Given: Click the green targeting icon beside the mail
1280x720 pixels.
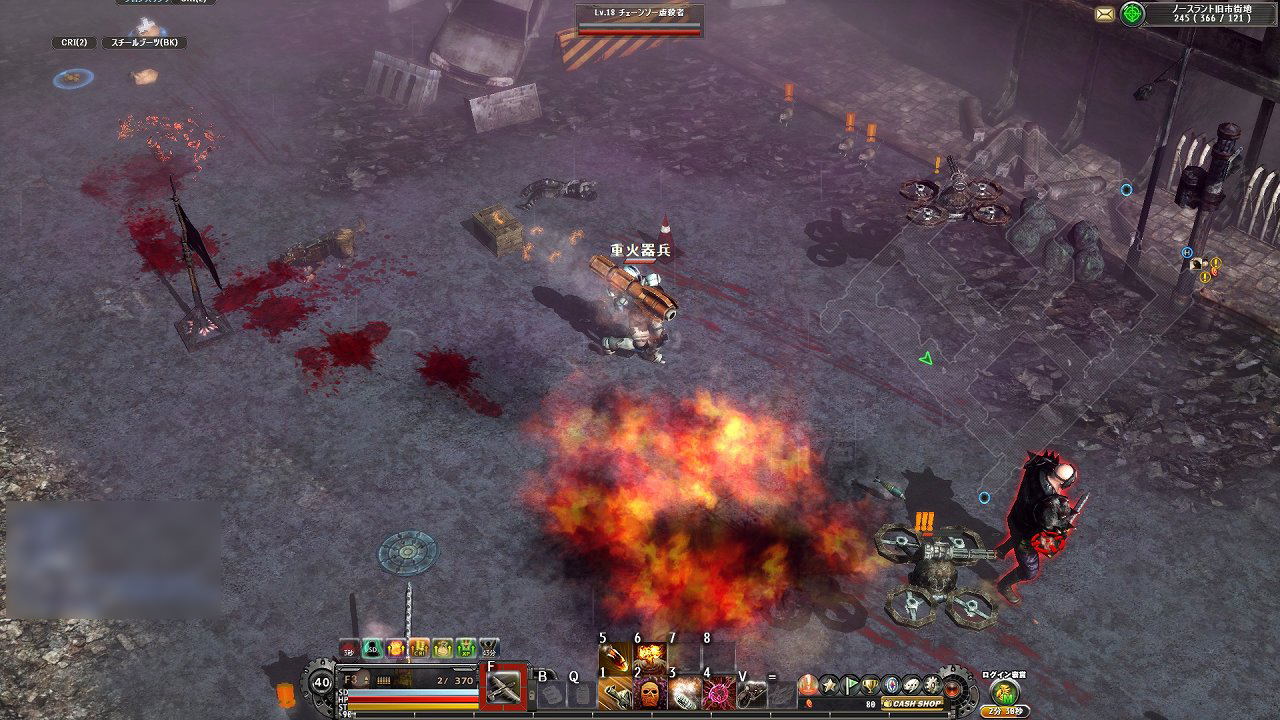Looking at the screenshot, I should tap(1132, 14).
